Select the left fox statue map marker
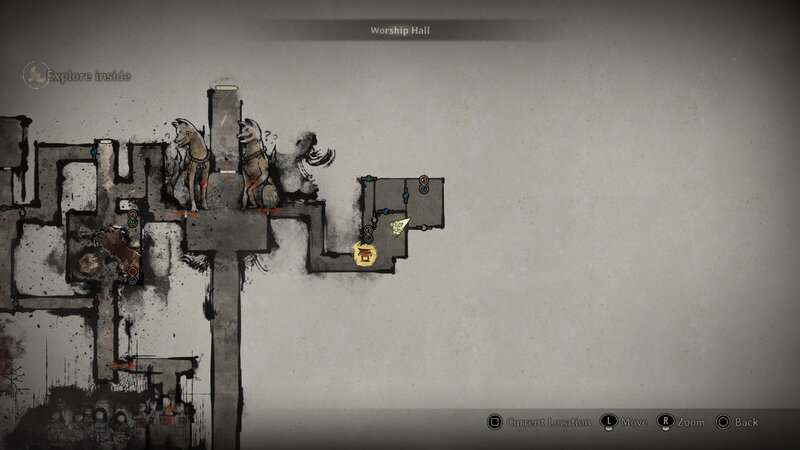This screenshot has width=800, height=450. pyautogui.click(x=188, y=164)
